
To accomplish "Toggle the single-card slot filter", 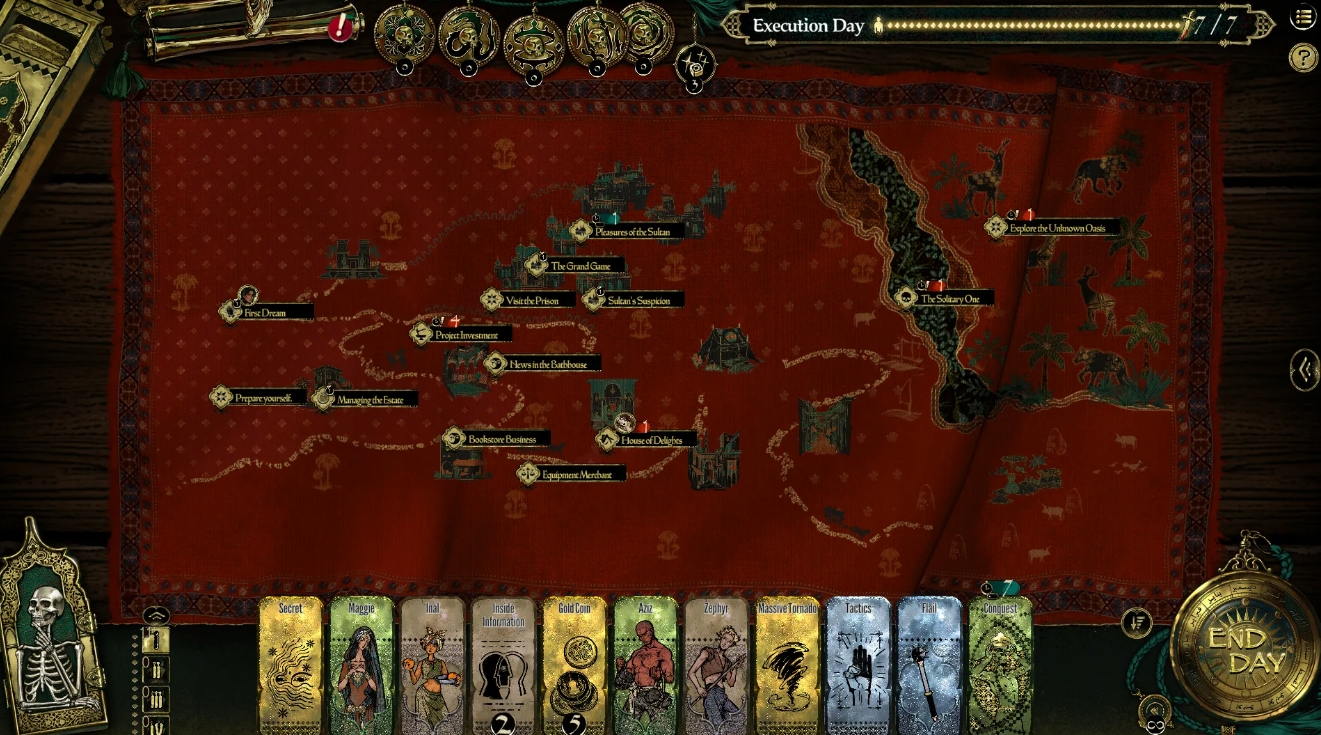I will pos(156,640).
